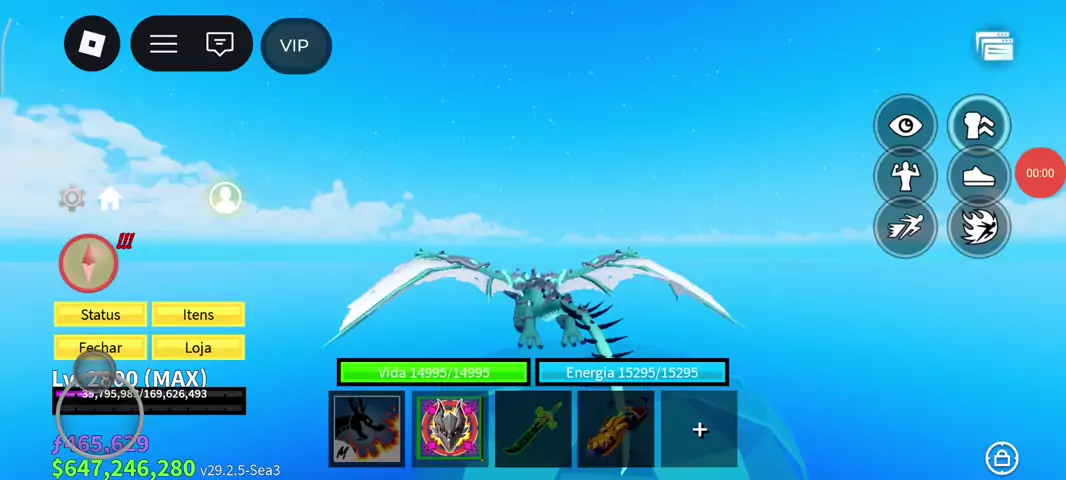The image size is (1066, 480).
Task: Activate the fist power-up ability
Action: [978, 125]
